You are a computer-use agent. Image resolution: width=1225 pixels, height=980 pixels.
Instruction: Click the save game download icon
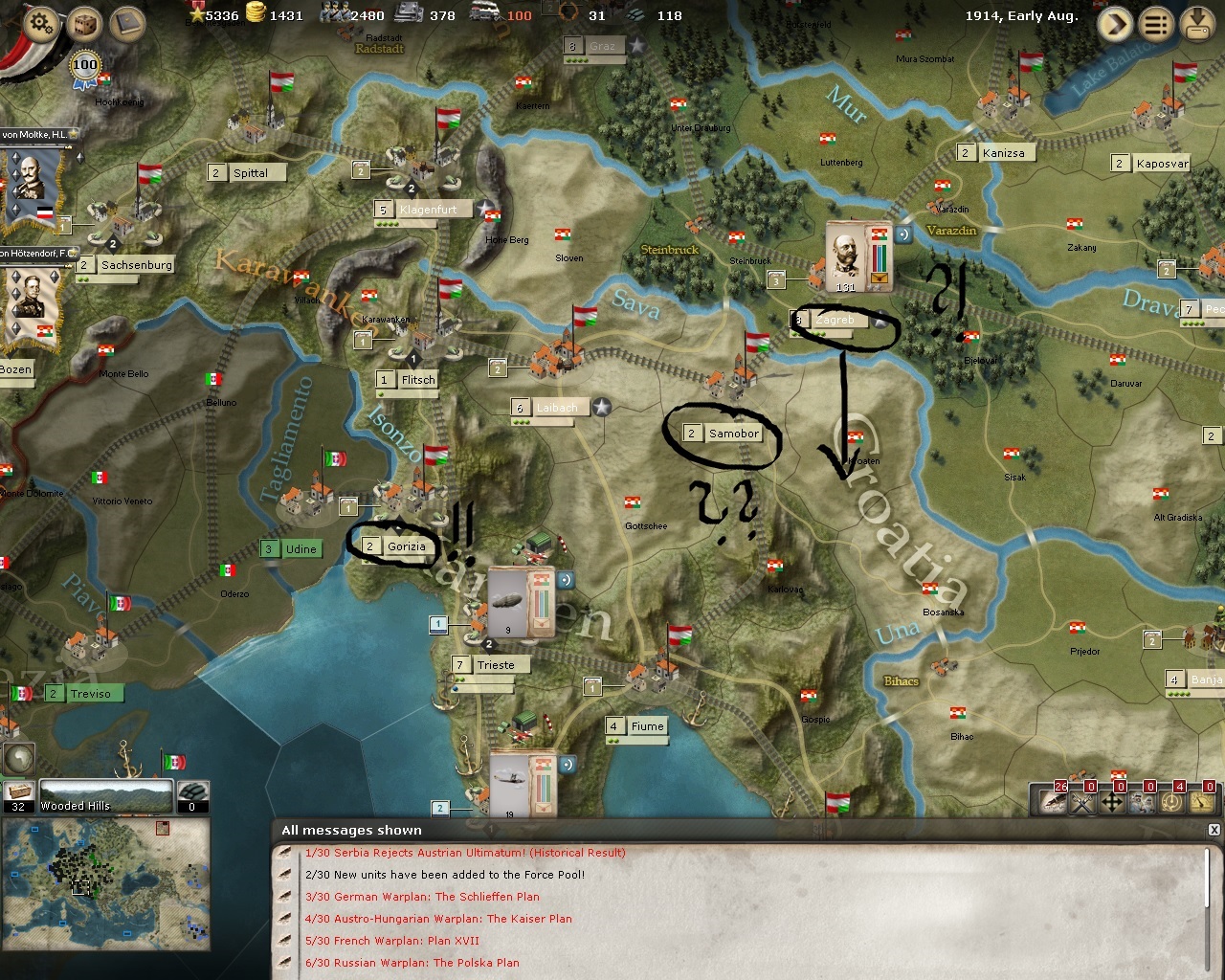1197,25
